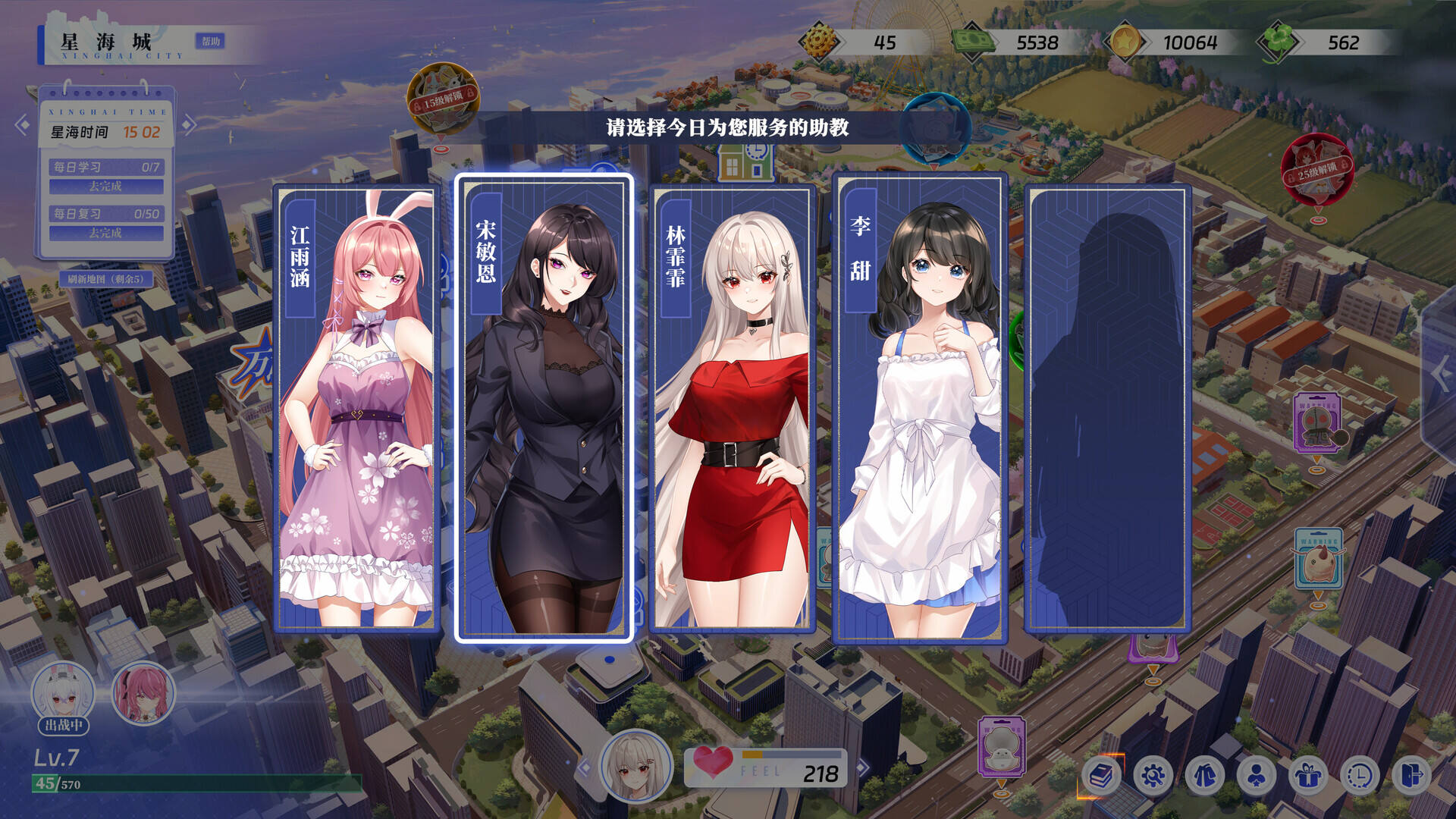Open the character profile star icon

point(1257,775)
